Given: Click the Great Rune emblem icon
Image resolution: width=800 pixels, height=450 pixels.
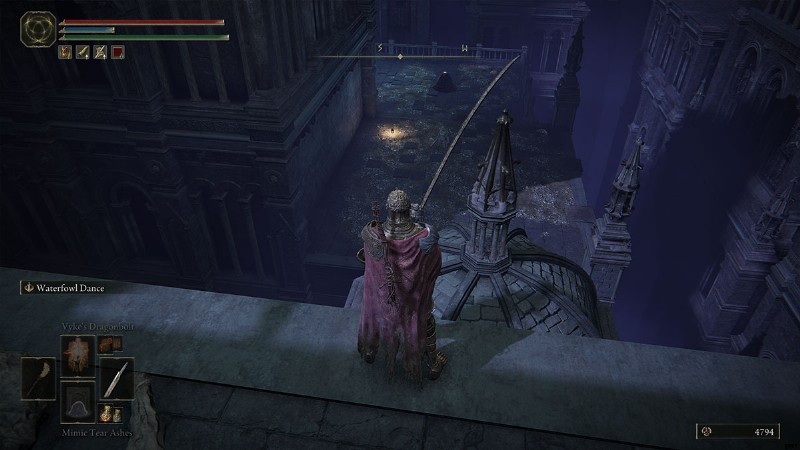Looking at the screenshot, I should (39, 29).
